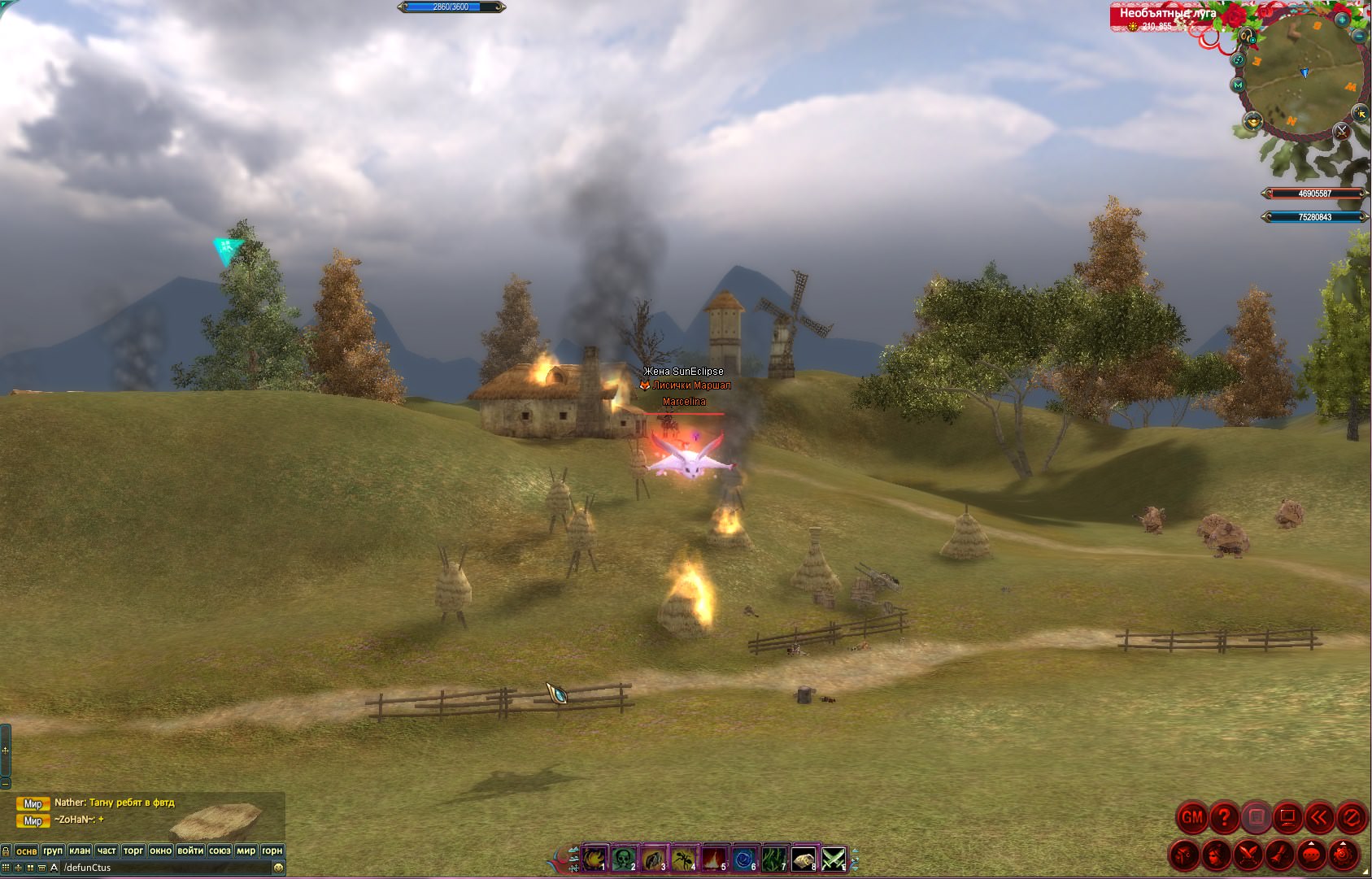1372x879 pixels.
Task: Open the world map via the M button
Action: (x=1238, y=85)
